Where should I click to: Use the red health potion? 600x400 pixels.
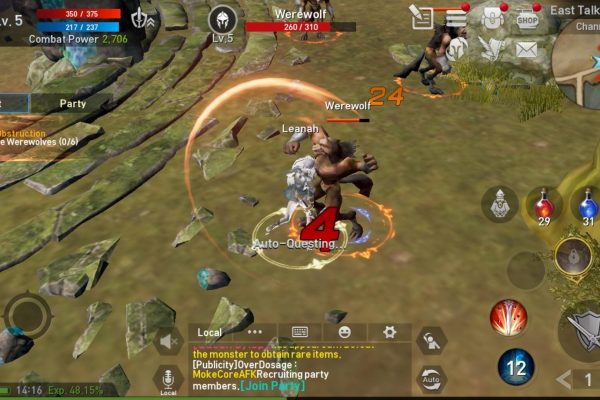click(543, 207)
